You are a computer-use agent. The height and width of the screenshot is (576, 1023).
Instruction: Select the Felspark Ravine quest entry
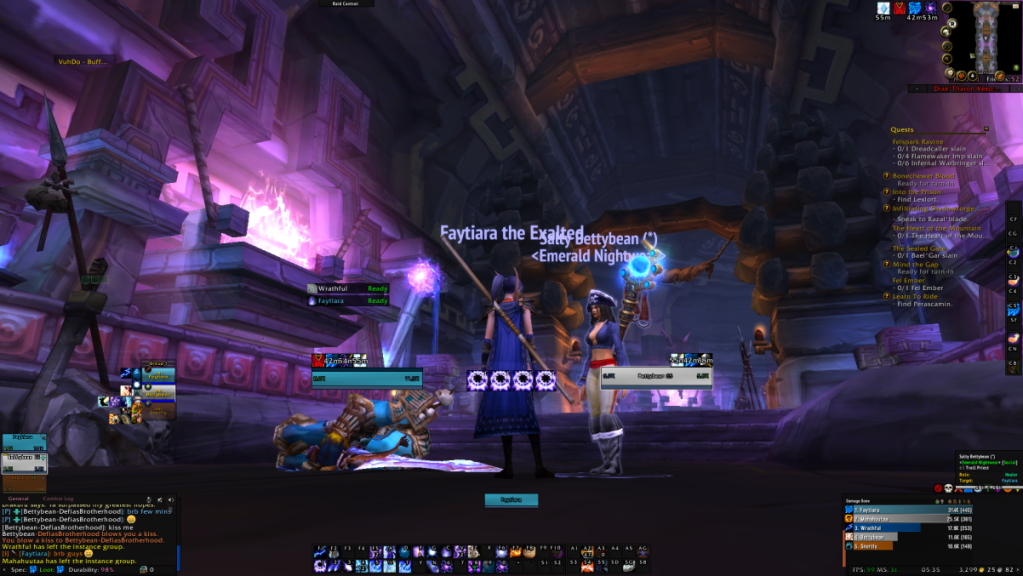pos(919,142)
